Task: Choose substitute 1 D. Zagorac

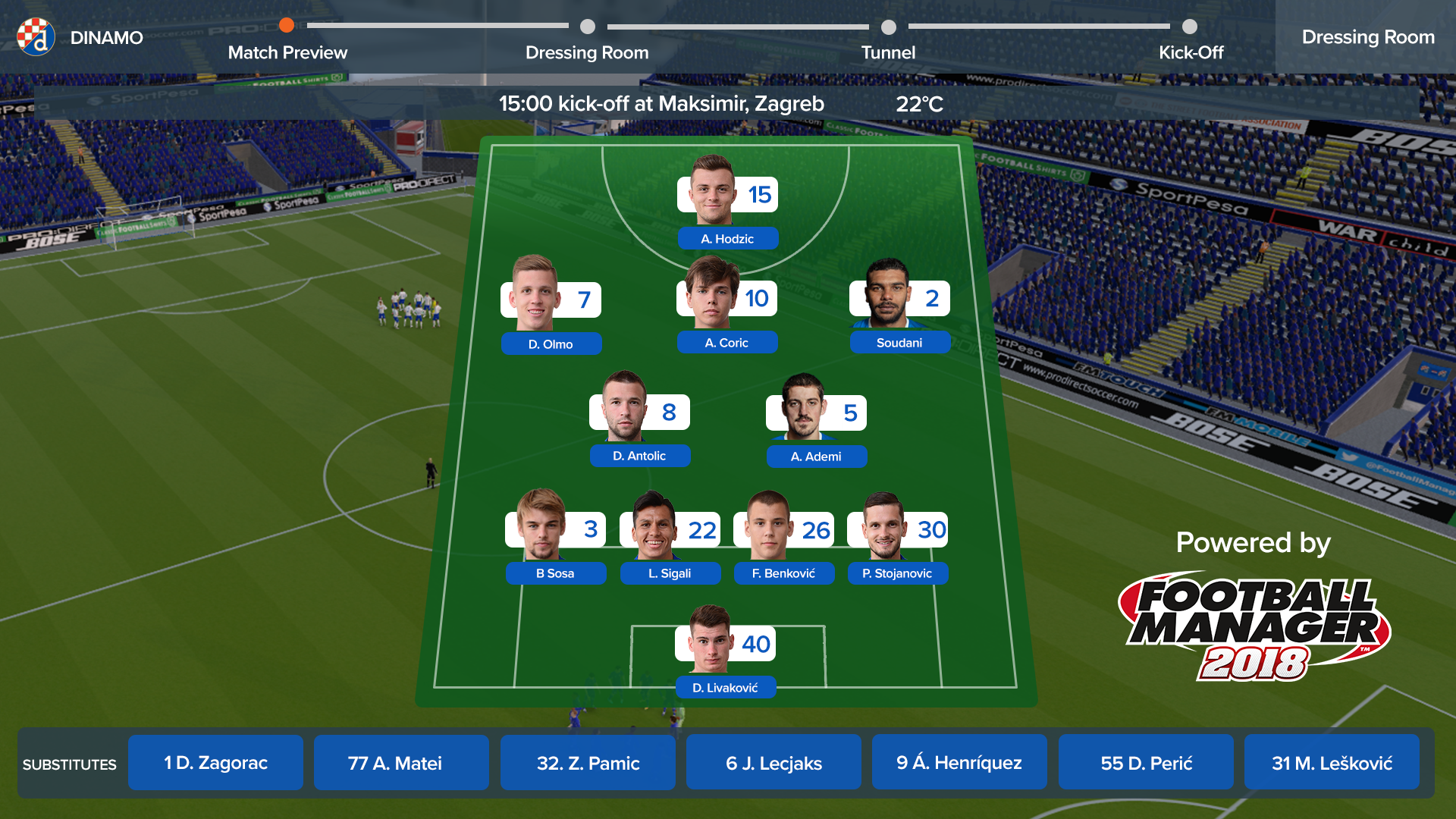Action: pos(215,763)
